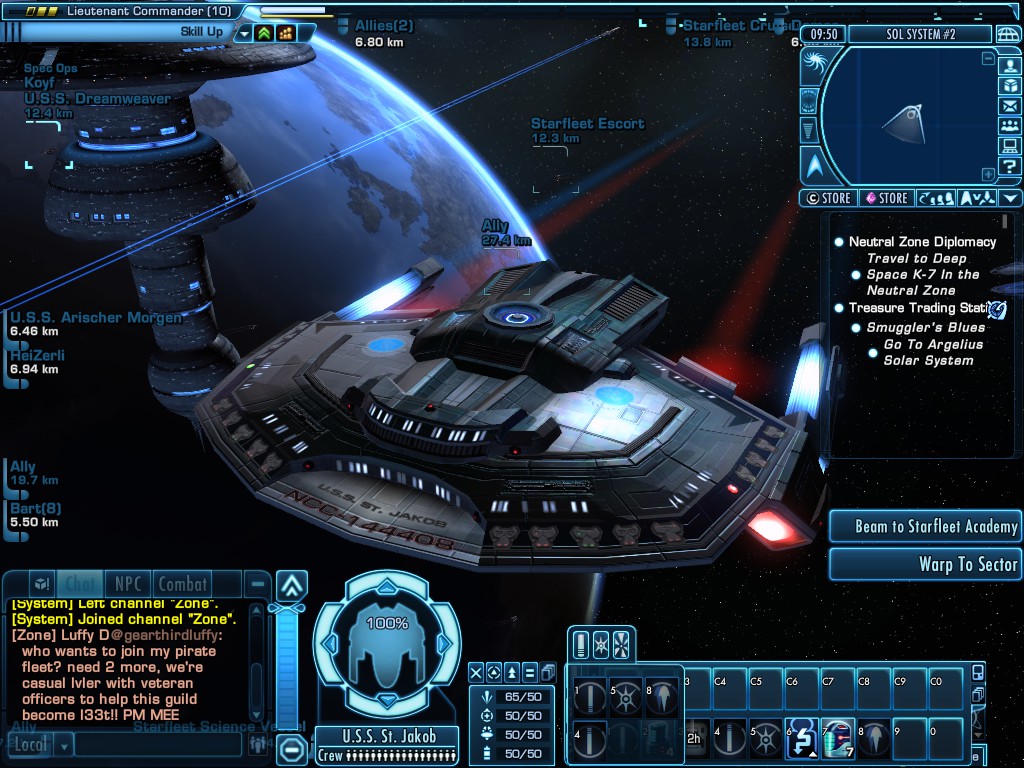Open the globe map button beside Sol System

(x=1008, y=34)
